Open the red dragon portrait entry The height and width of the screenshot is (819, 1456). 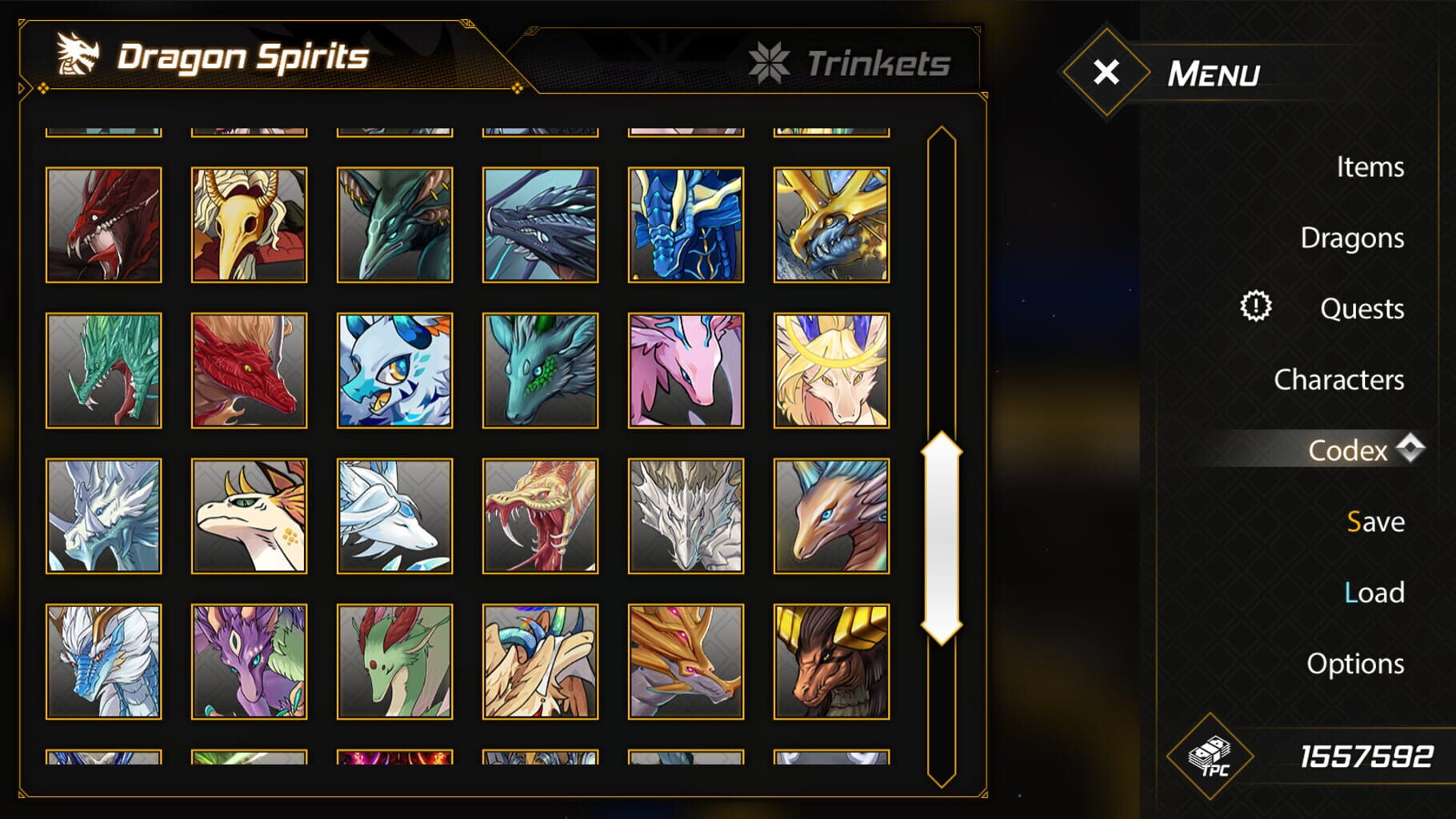point(103,224)
